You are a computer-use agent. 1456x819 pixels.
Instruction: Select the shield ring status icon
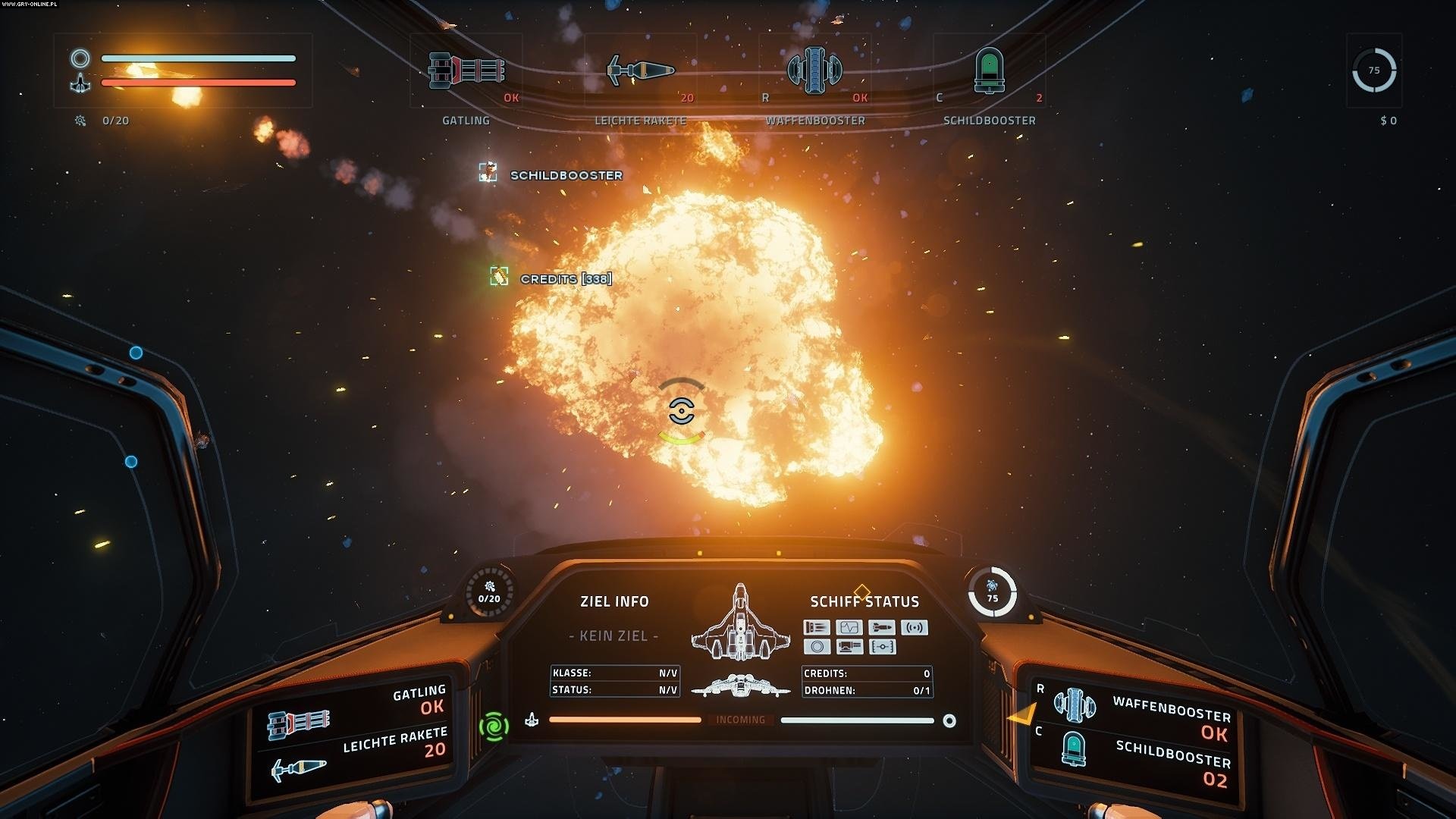[817, 647]
